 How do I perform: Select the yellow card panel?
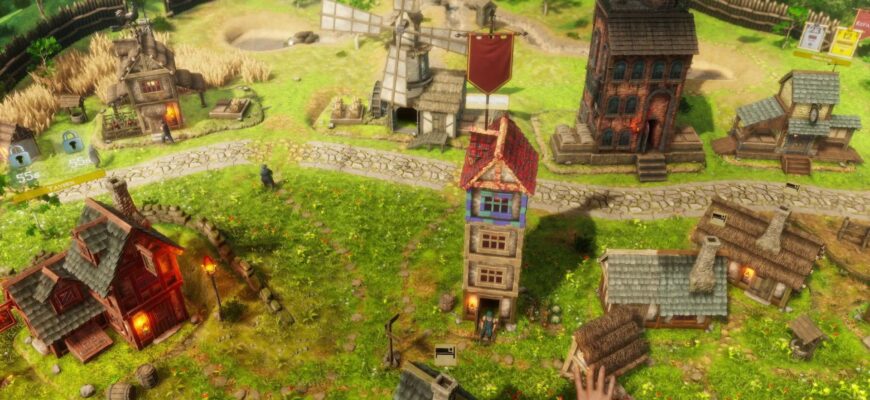tap(845, 42)
